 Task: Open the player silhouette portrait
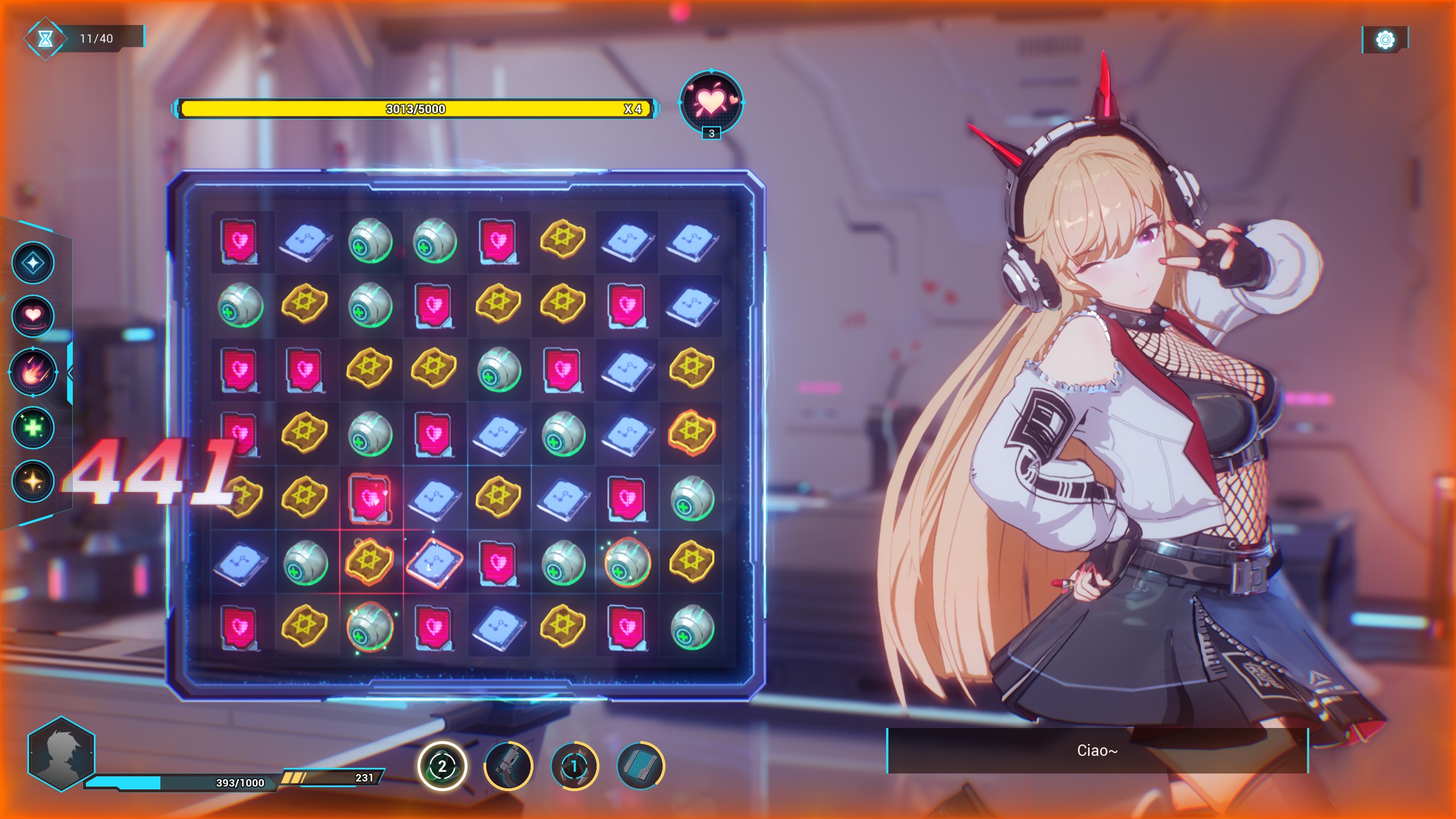pos(61,754)
